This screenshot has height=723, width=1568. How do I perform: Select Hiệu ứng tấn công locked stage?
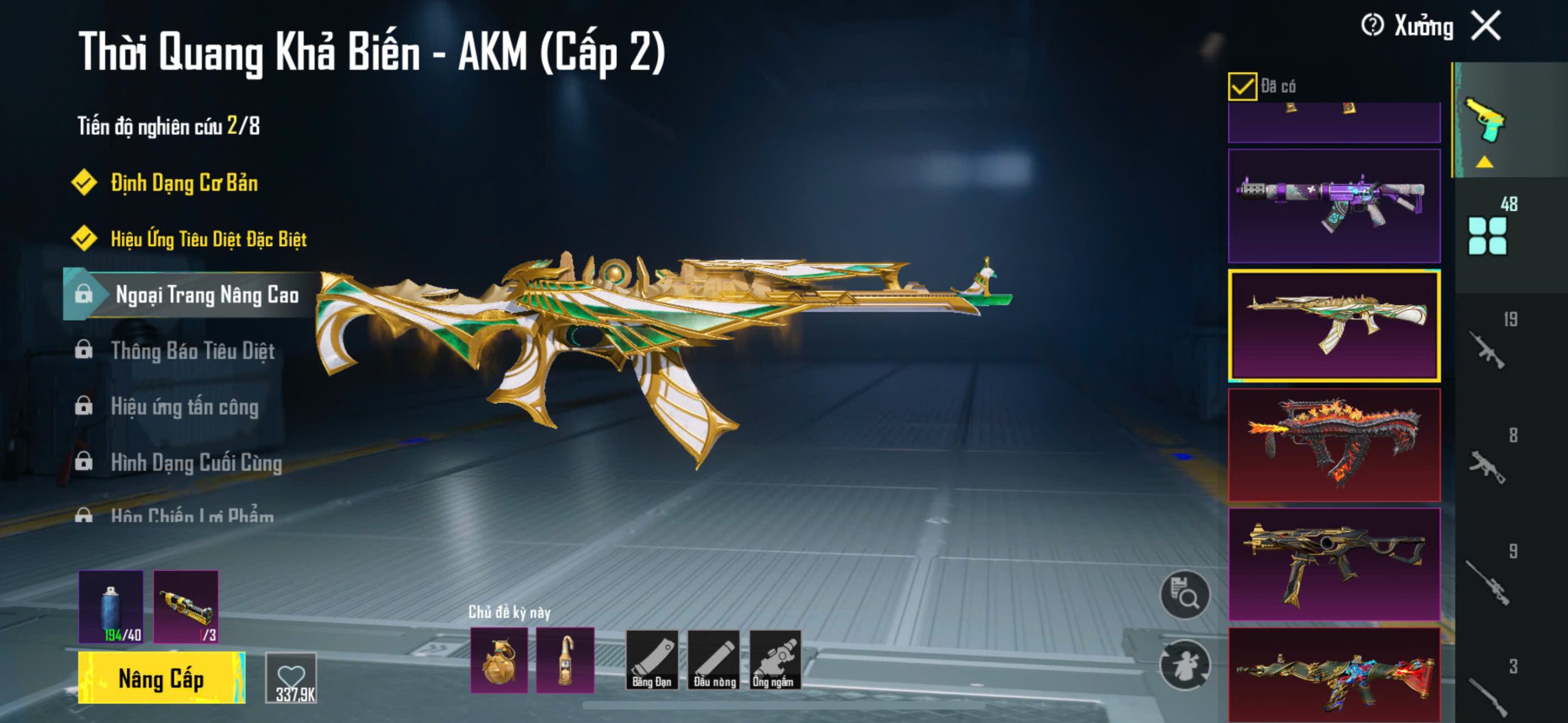(184, 407)
